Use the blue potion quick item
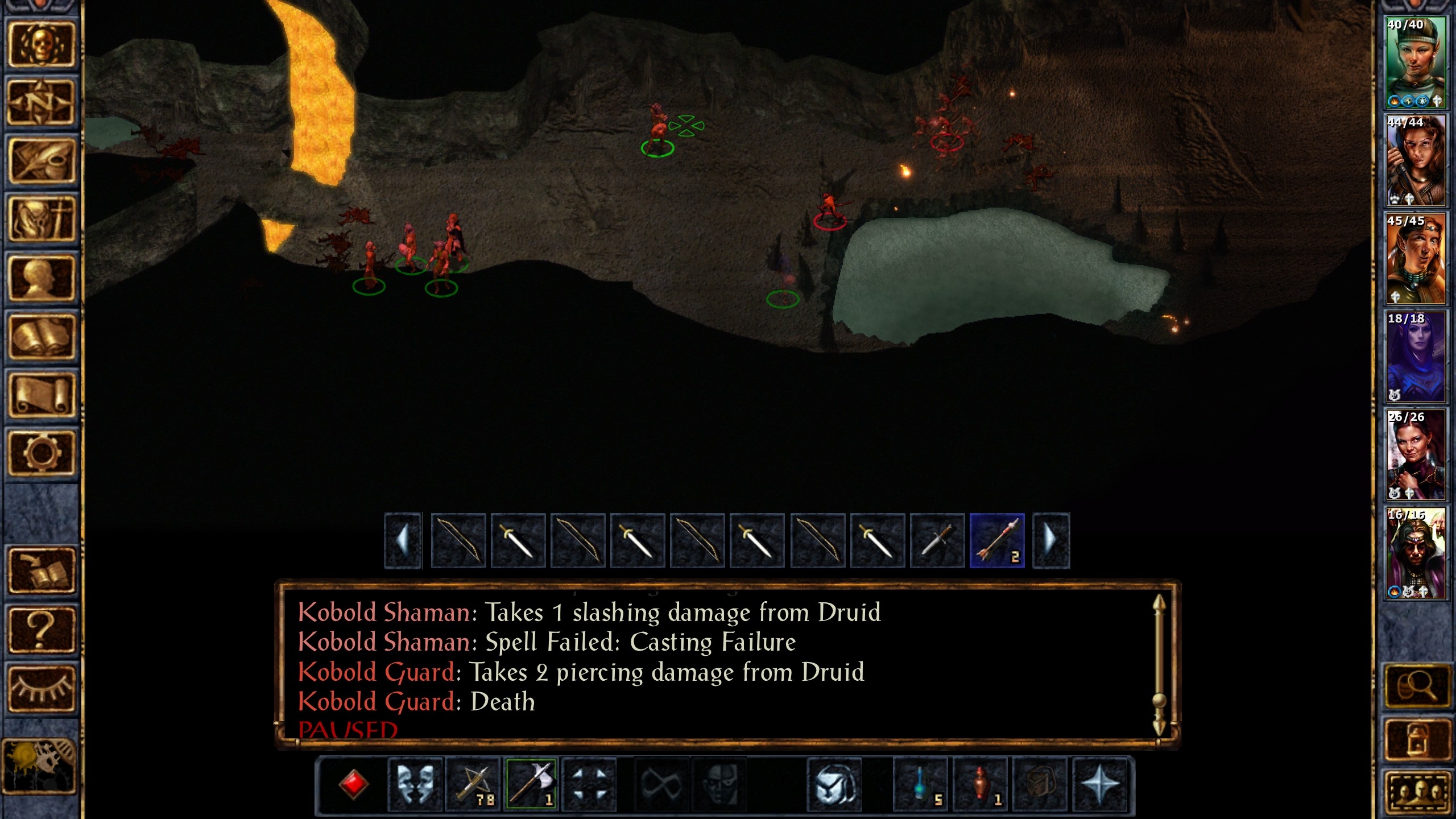1456x819 pixels. (922, 785)
